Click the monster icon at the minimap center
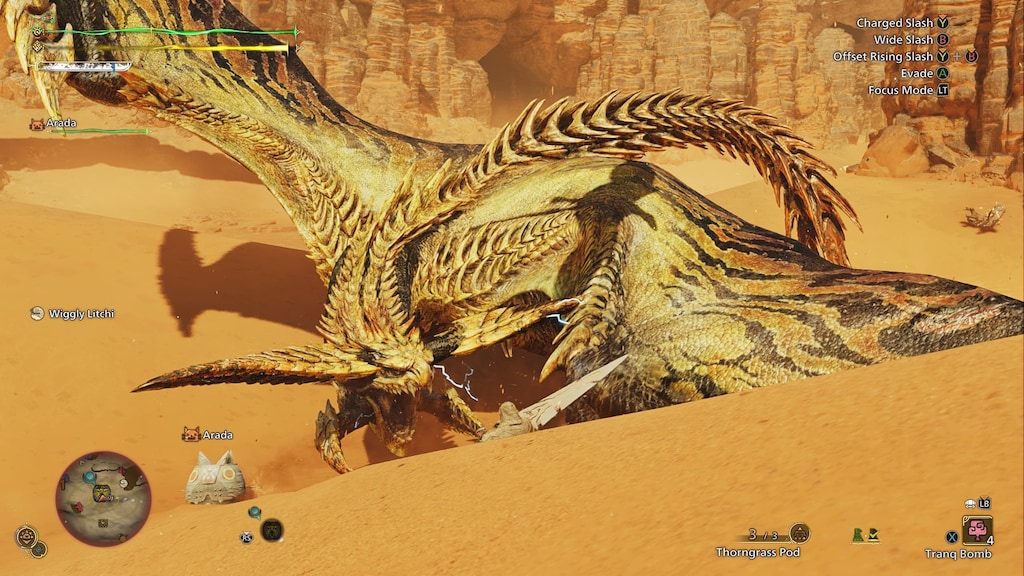This screenshot has height=576, width=1024. coord(102,493)
